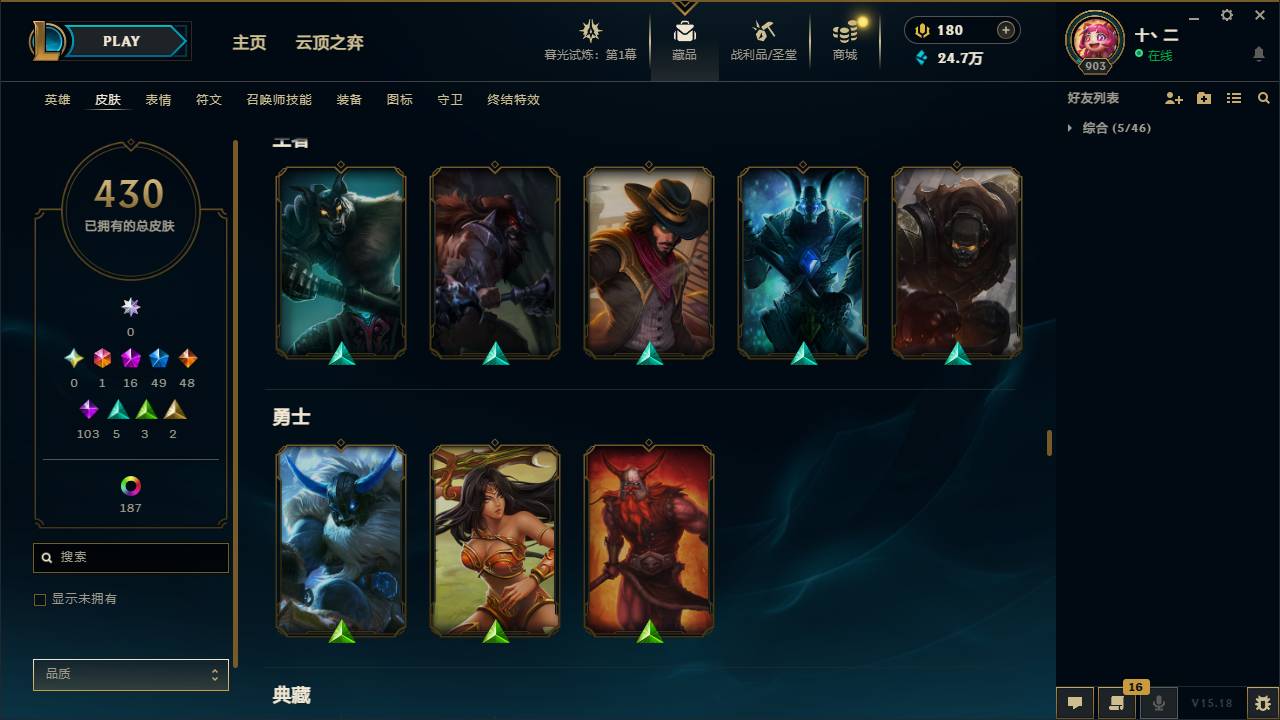Click the chroma color wheel above 187
Image resolution: width=1280 pixels, height=720 pixels.
tap(130, 487)
